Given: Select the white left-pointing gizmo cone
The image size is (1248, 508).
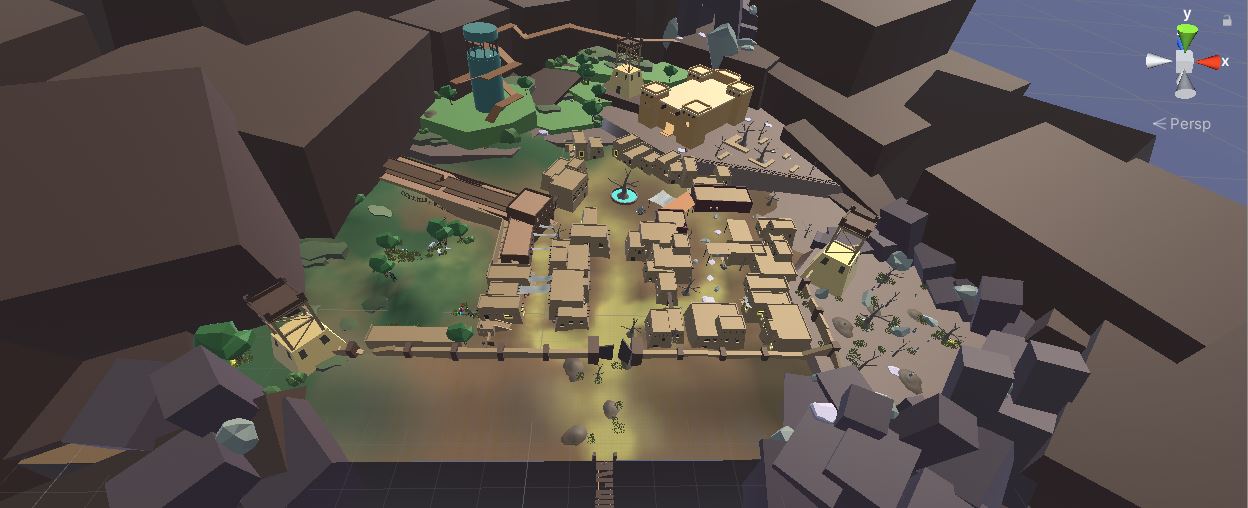Looking at the screenshot, I should pyautogui.click(x=1159, y=62).
